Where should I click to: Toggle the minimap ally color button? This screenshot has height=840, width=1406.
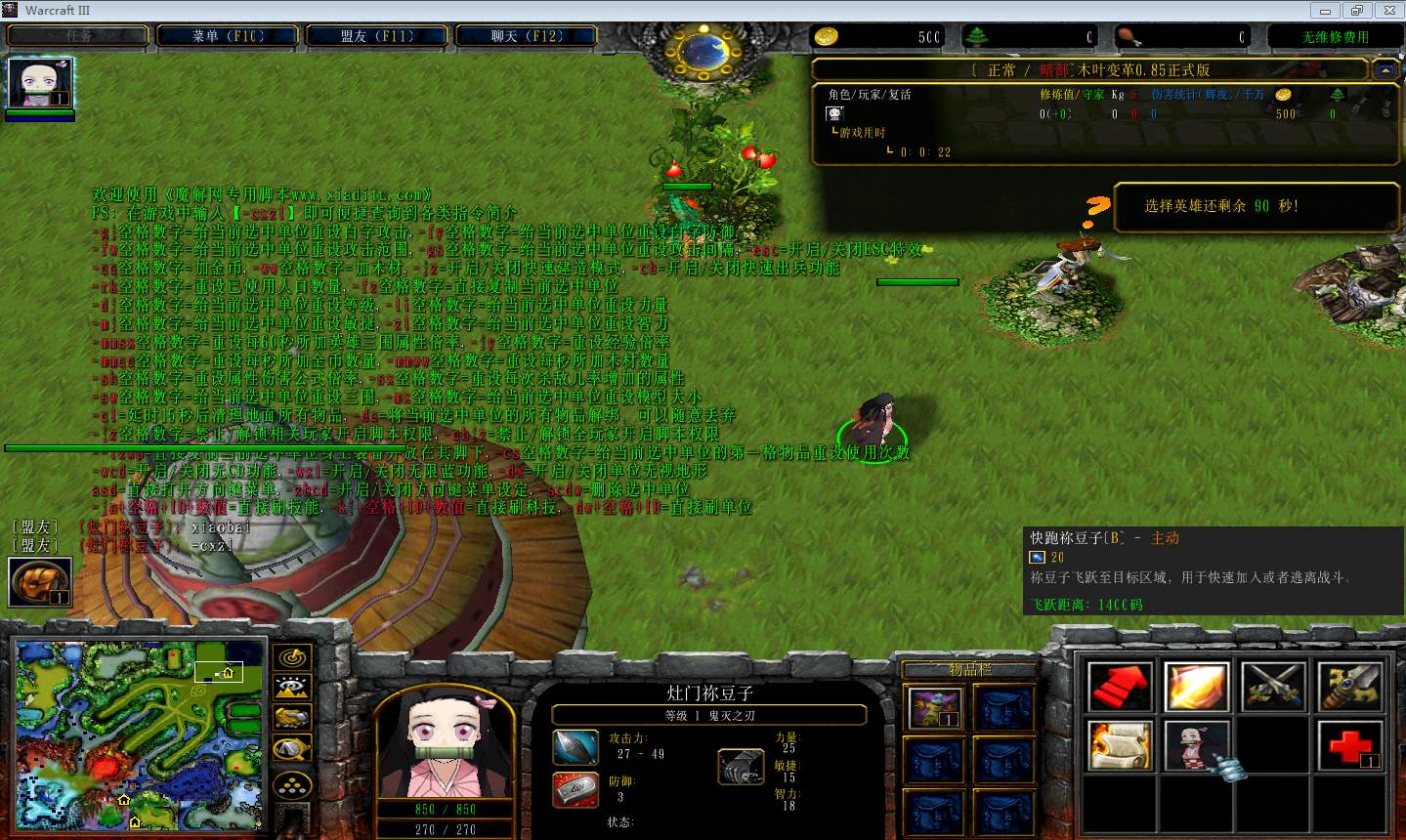pyautogui.click(x=291, y=718)
